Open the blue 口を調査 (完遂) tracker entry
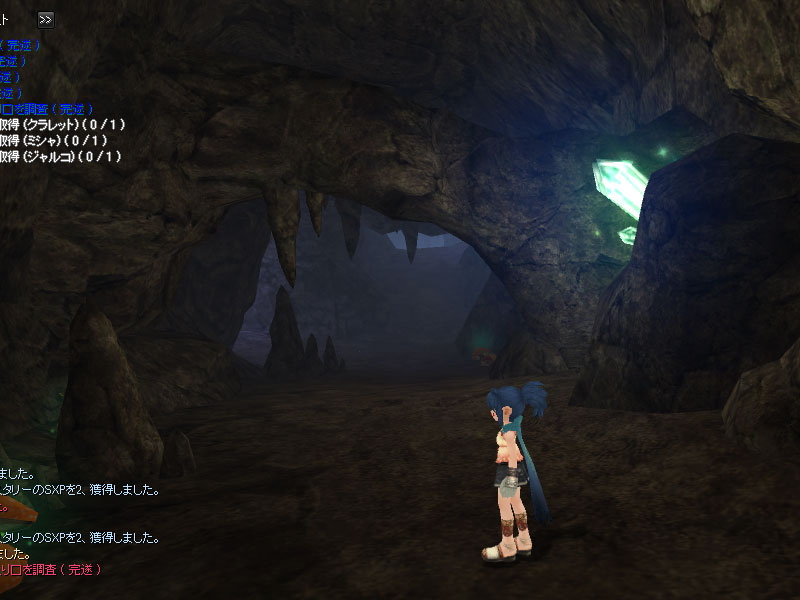The width and height of the screenshot is (800, 600). (x=47, y=108)
